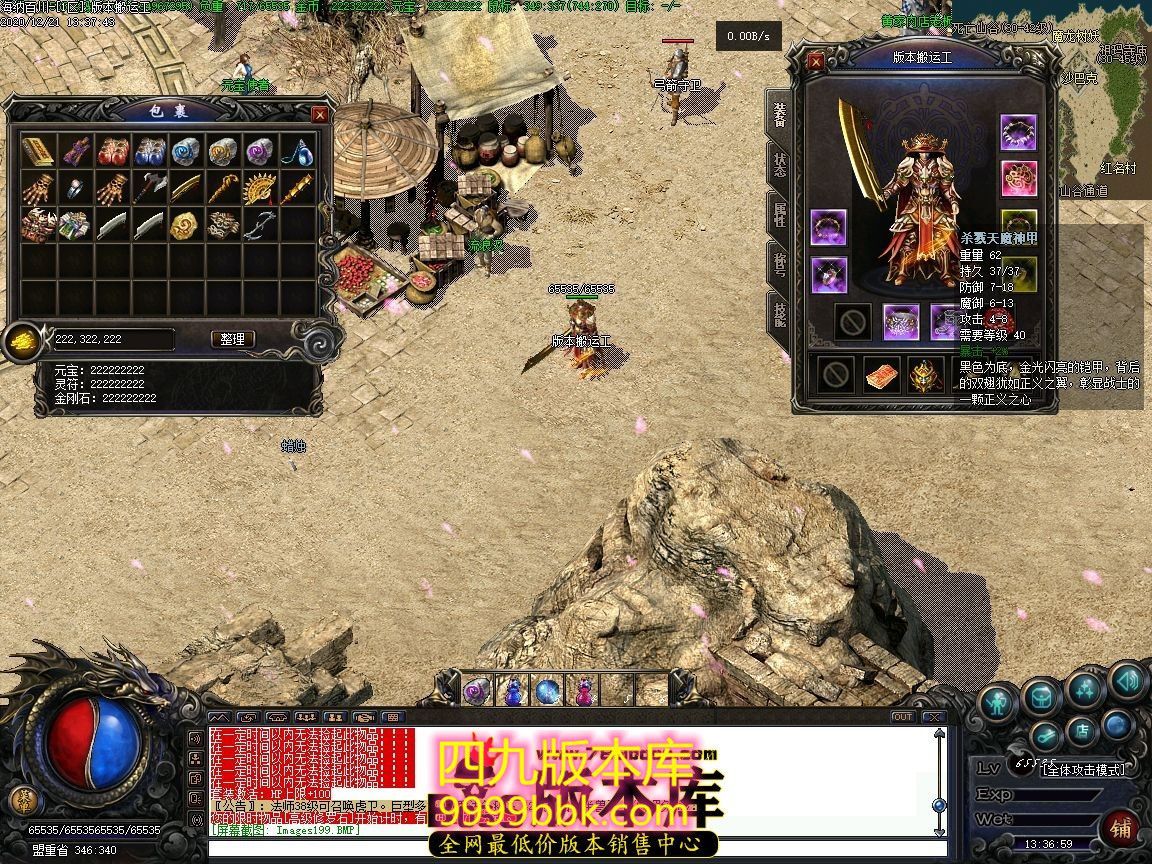
Task: Click the golden helmet medal slot
Action: tap(925, 375)
